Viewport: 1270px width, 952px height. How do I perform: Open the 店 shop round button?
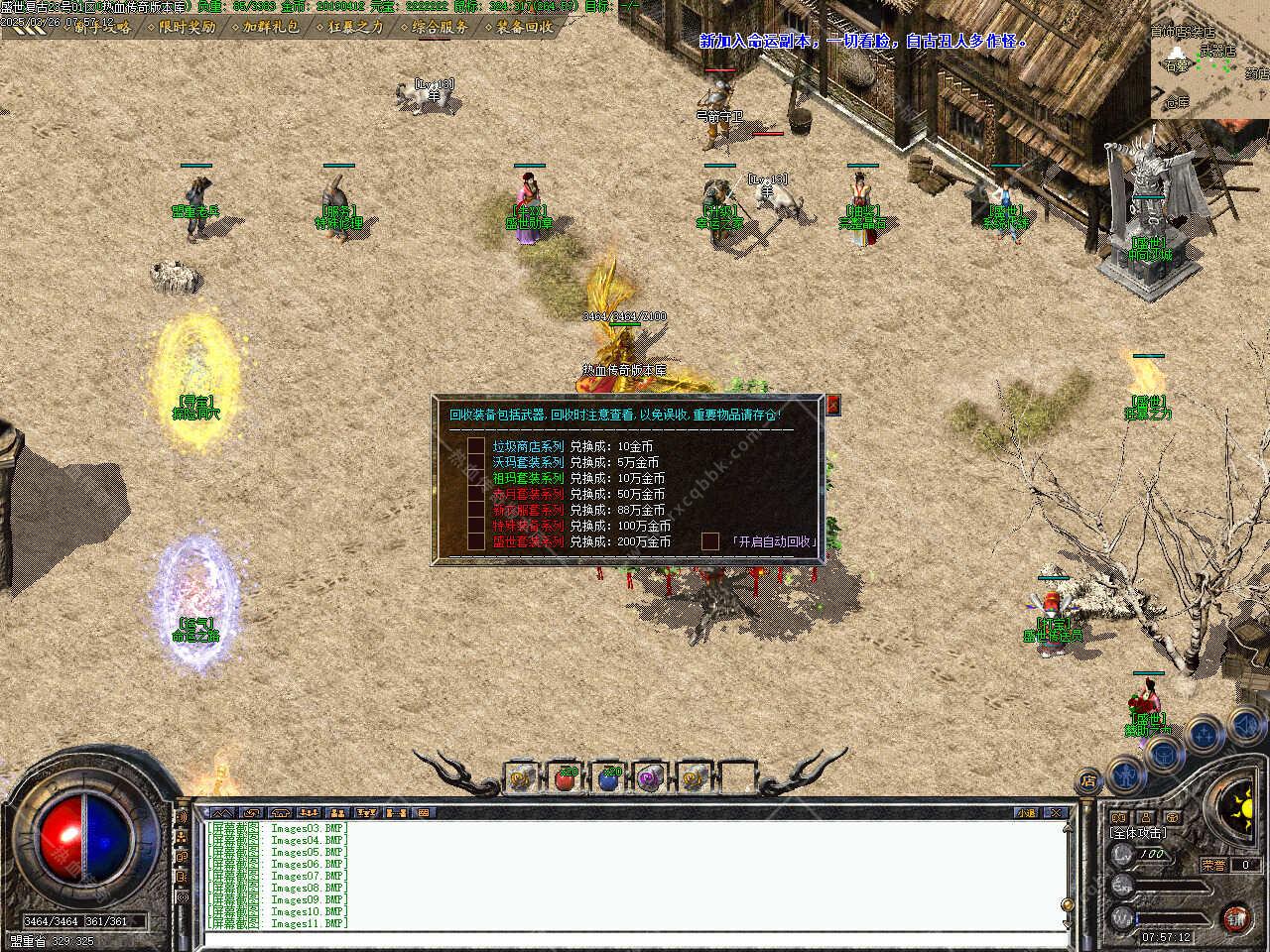click(x=1088, y=779)
